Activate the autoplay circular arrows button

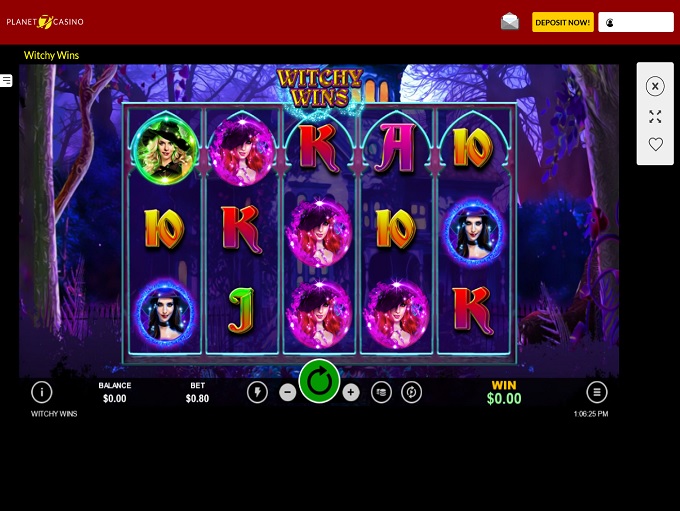[x=411, y=393]
